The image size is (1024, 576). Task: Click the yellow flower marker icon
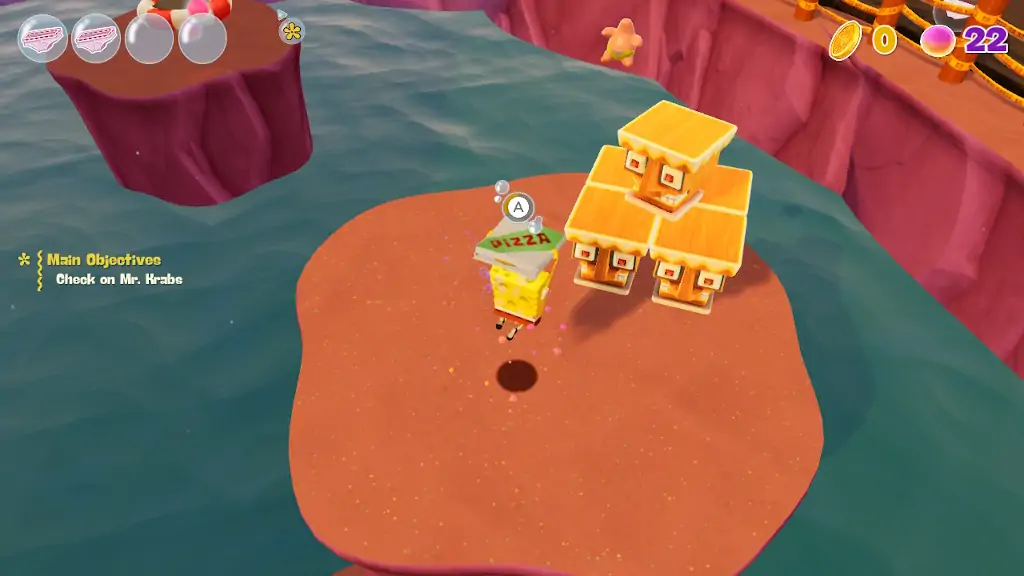(291, 31)
